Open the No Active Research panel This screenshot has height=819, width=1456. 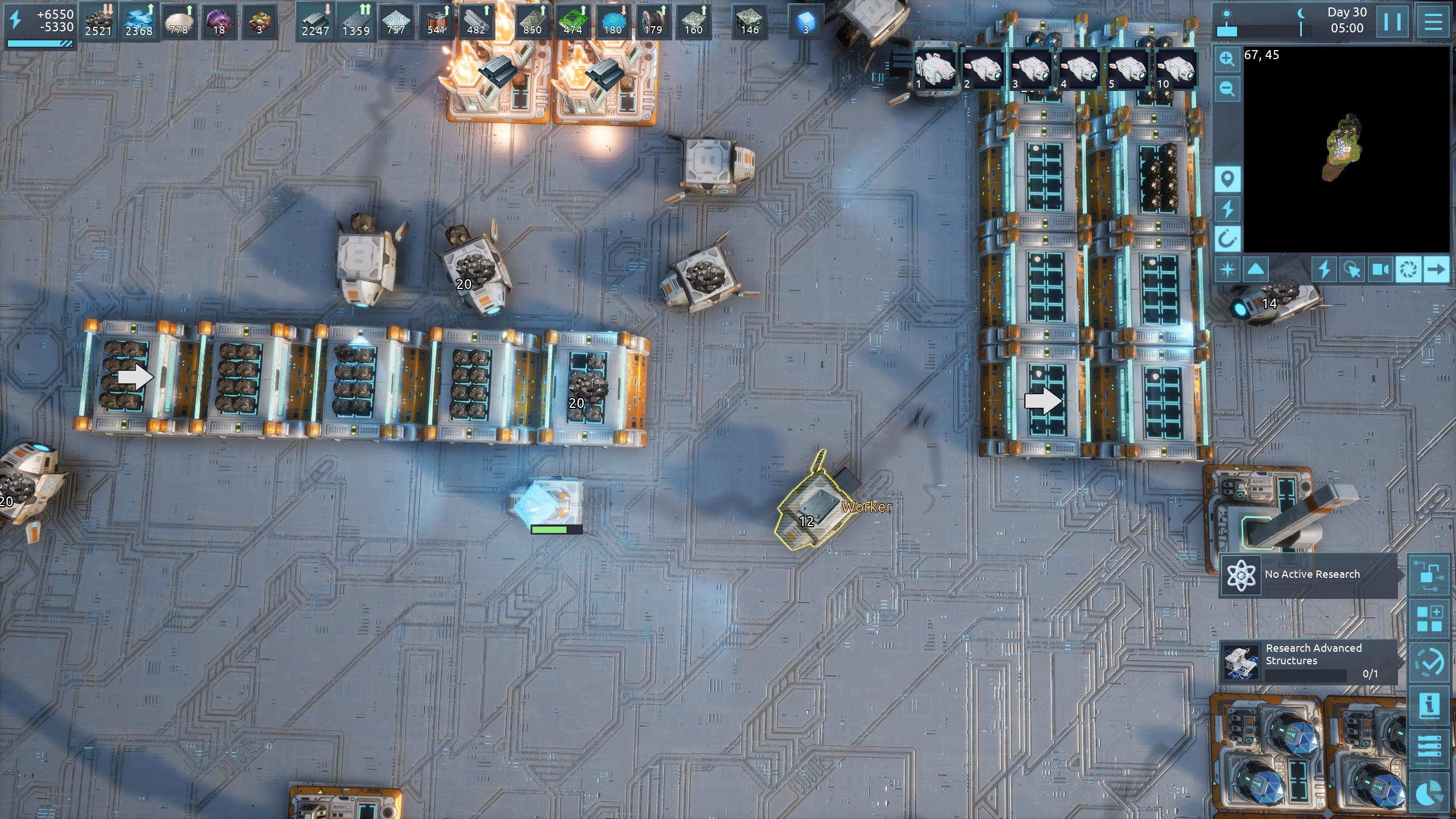click(1308, 575)
